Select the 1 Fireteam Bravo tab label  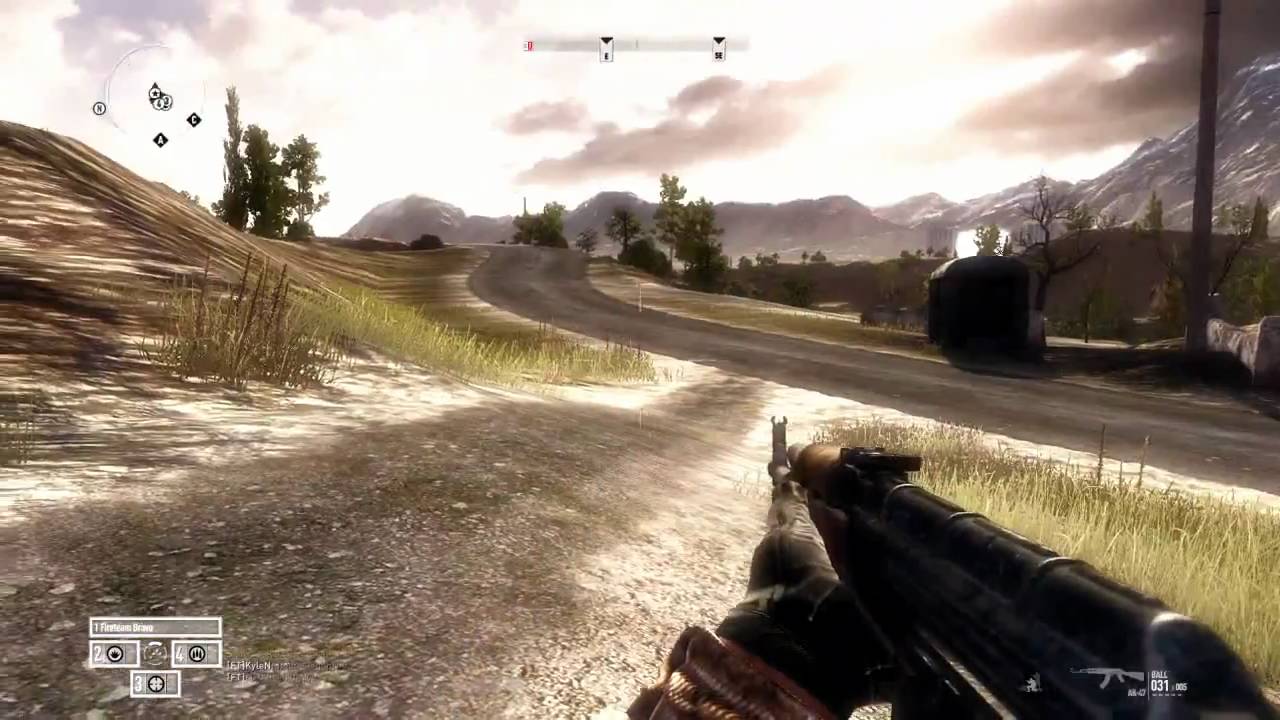pos(125,627)
